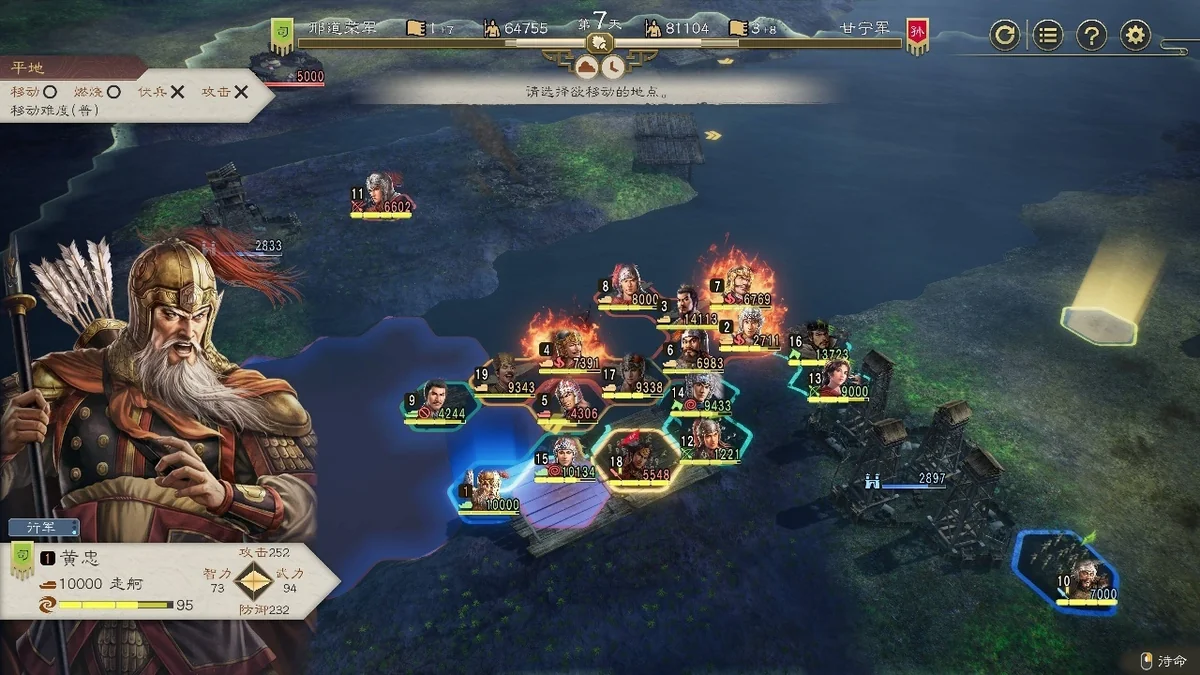Viewport: 1200px width, 675px height.
Task: Click the clock icon under the day counter
Action: coord(613,67)
